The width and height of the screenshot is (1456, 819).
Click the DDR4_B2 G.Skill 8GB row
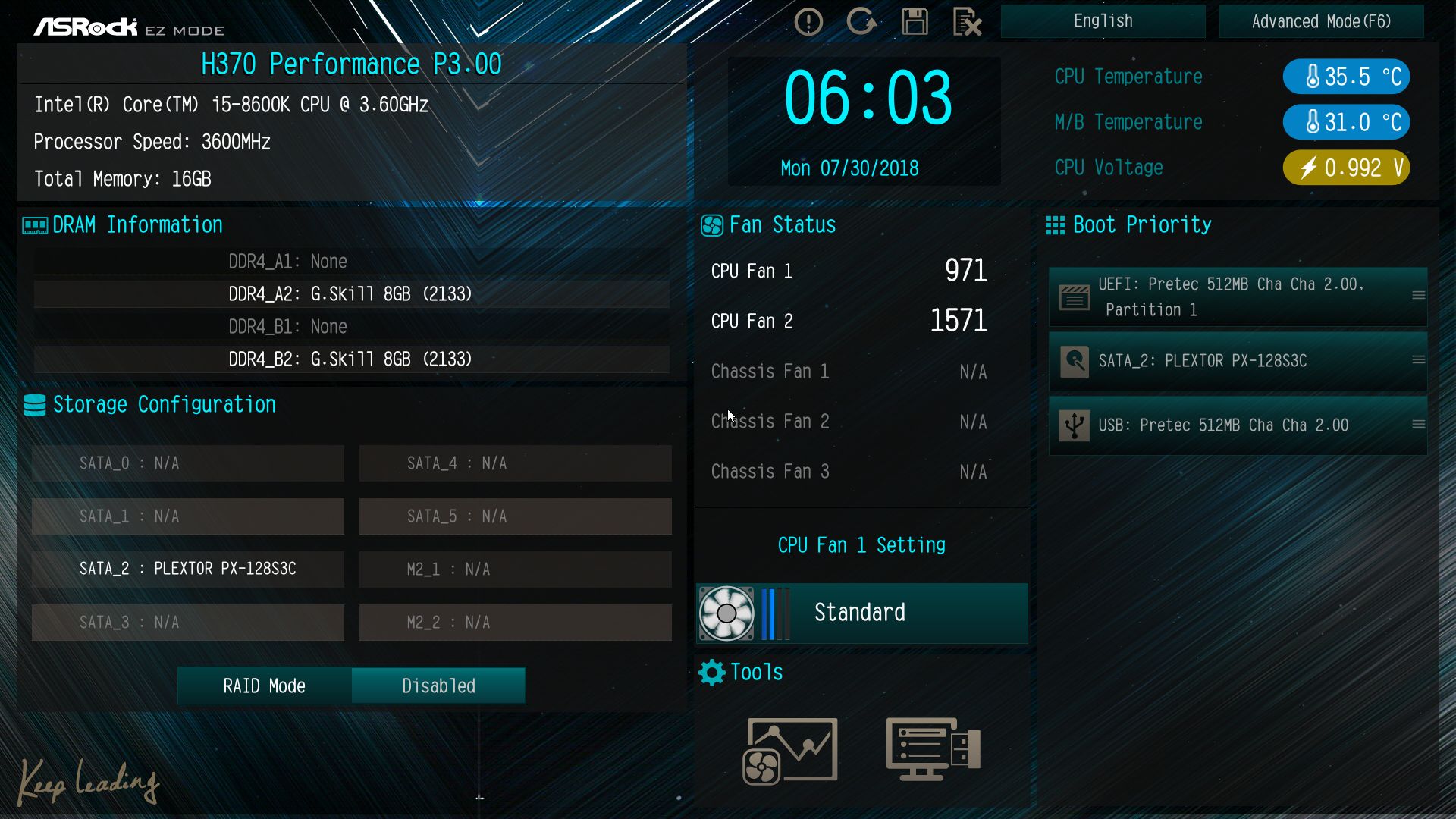(350, 359)
